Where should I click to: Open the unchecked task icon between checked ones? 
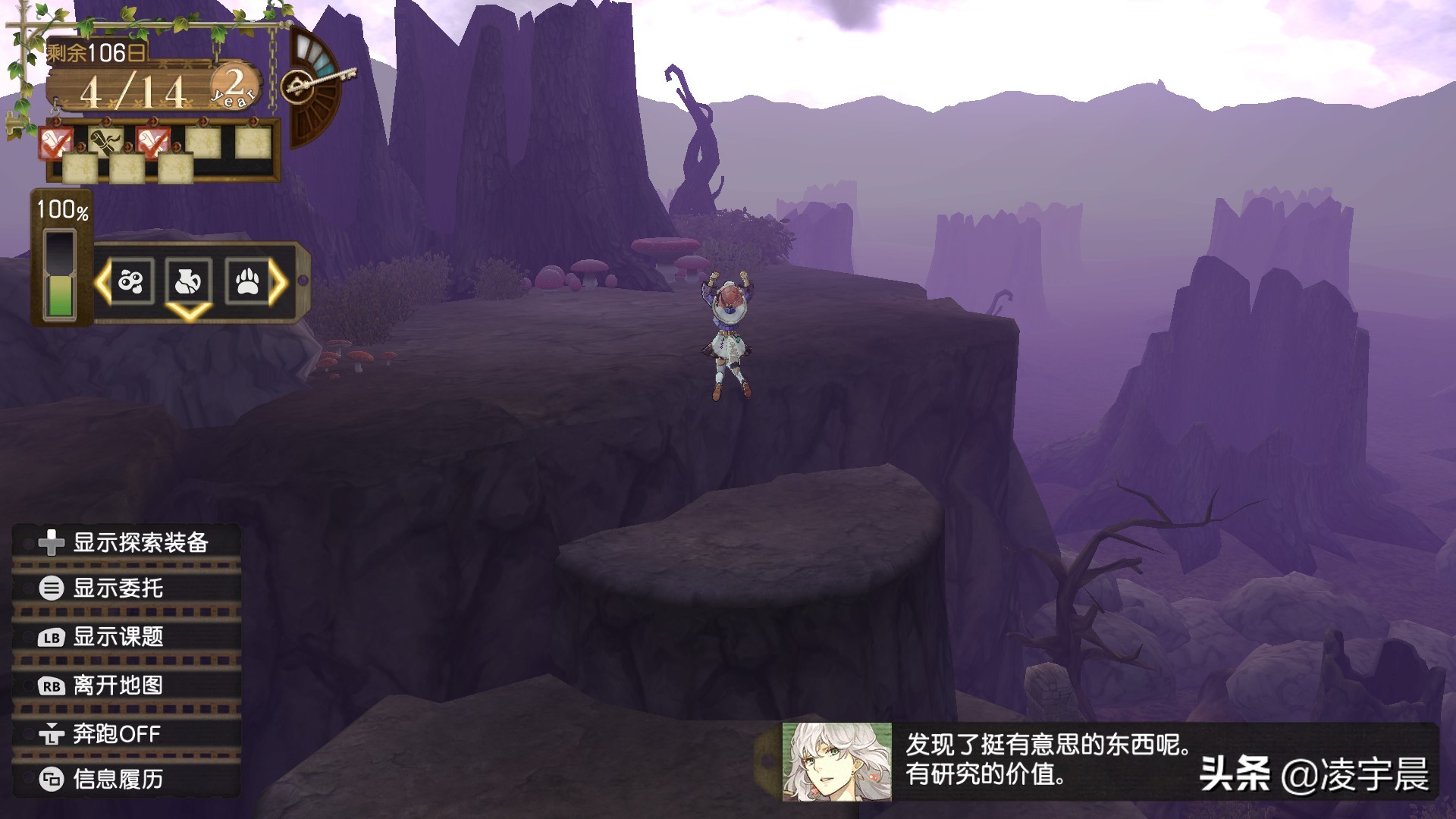pos(105,141)
